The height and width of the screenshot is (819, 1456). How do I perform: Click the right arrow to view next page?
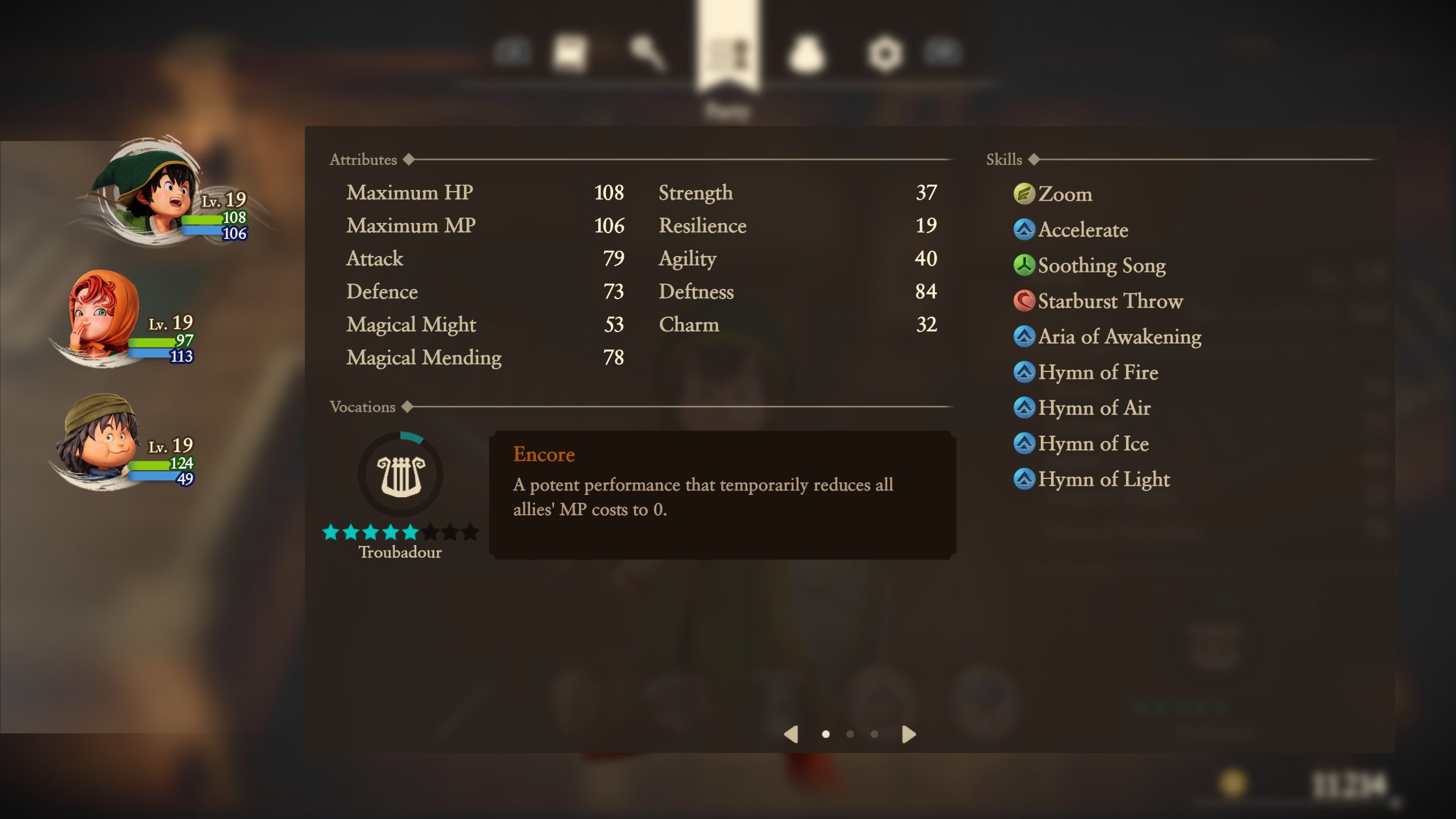click(x=908, y=734)
